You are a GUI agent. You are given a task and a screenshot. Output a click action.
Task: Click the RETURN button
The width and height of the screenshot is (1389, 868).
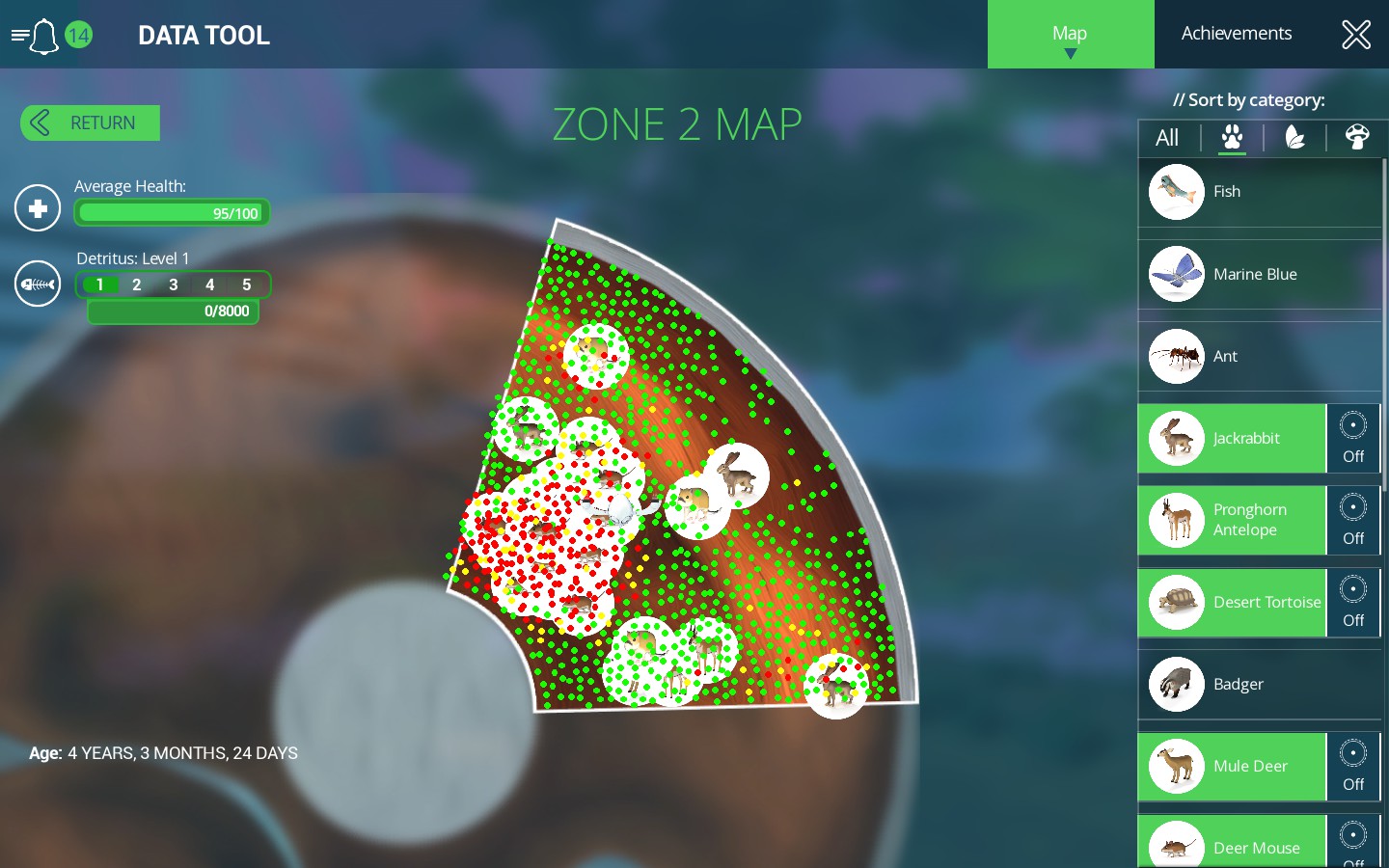tap(89, 122)
